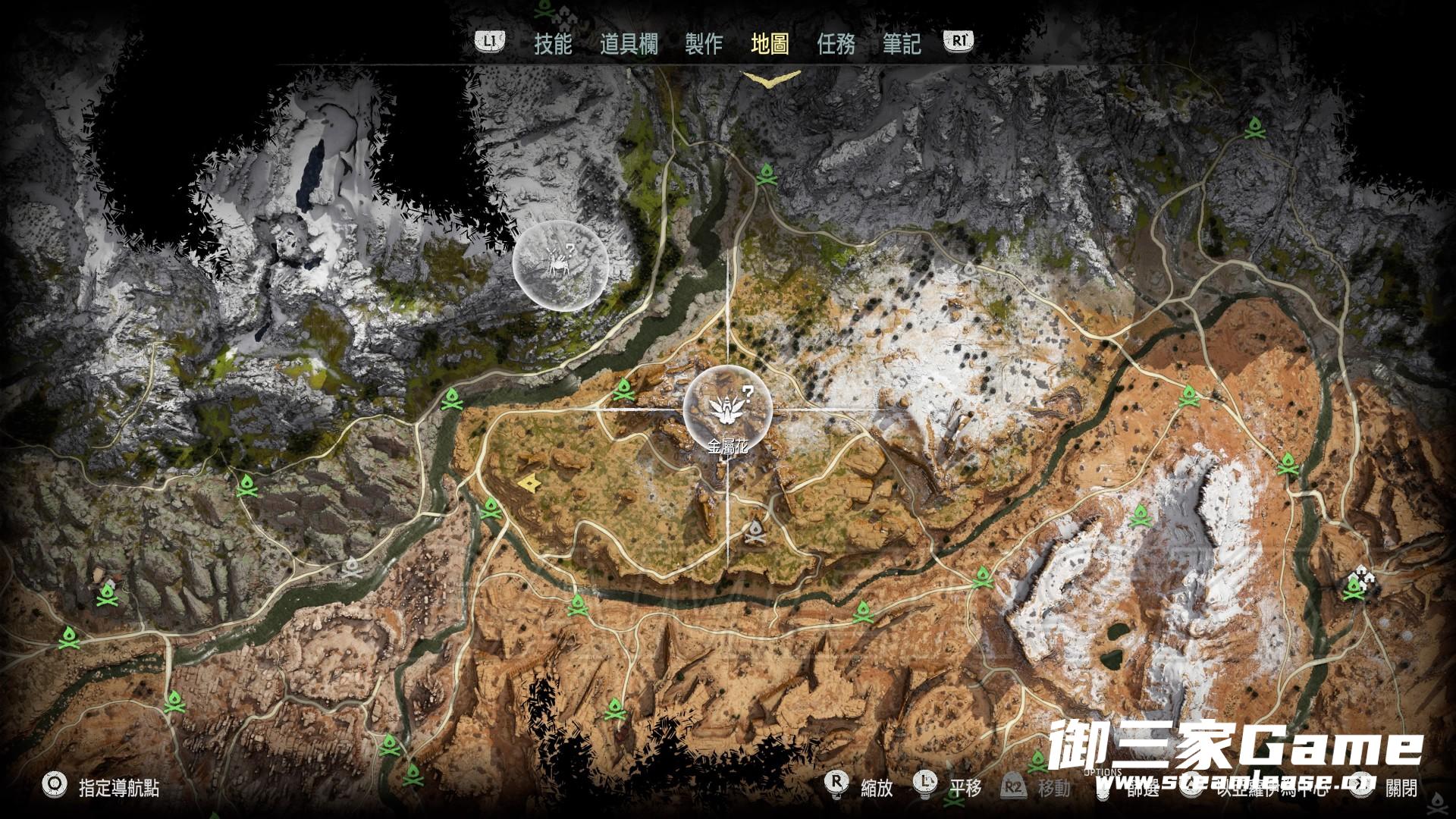This screenshot has width=1456, height=819.
Task: Select the white houses settlement marker
Action: (x=1363, y=577)
